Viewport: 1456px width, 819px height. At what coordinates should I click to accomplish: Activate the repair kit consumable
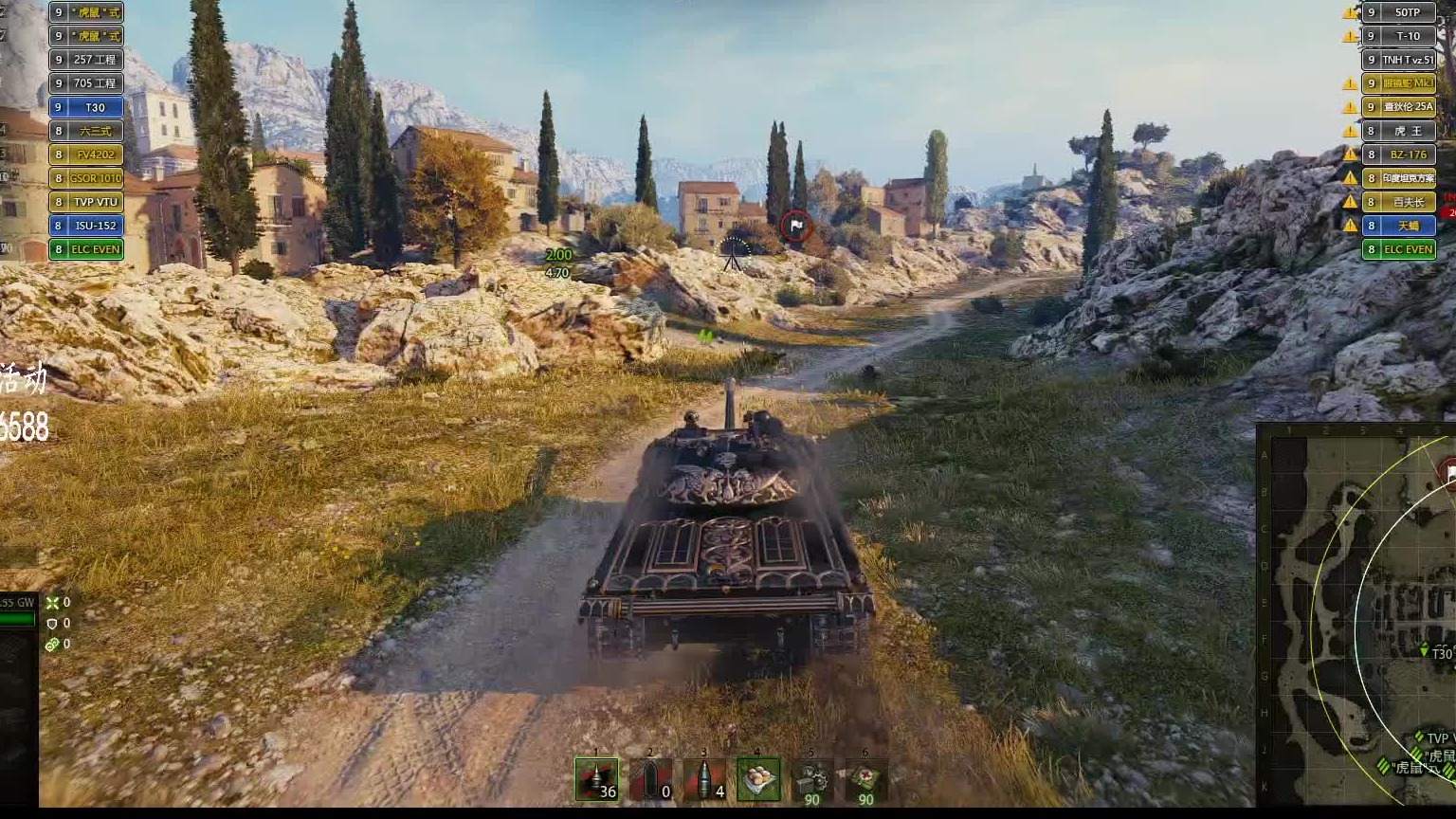coord(812,781)
